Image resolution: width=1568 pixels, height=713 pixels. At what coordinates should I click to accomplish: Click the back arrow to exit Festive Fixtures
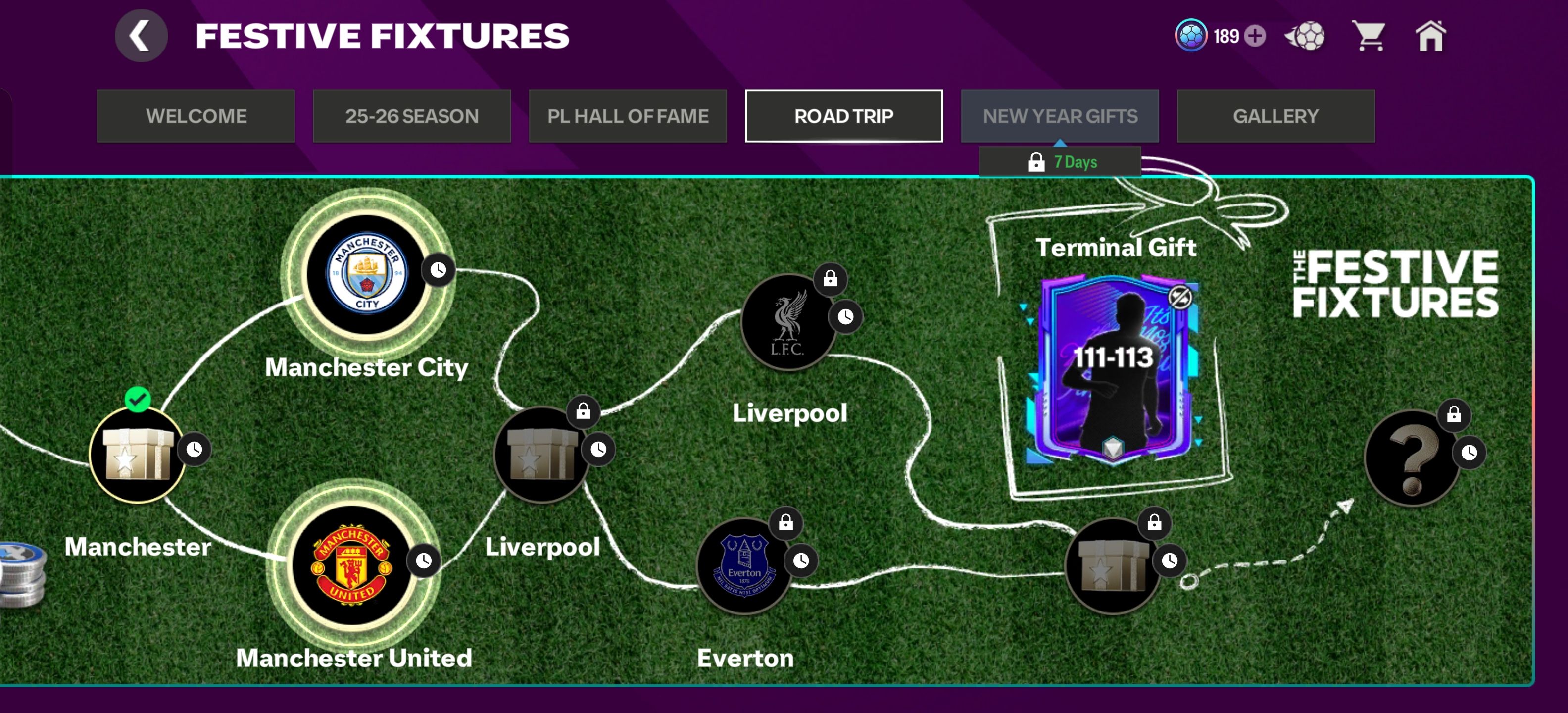click(x=141, y=35)
